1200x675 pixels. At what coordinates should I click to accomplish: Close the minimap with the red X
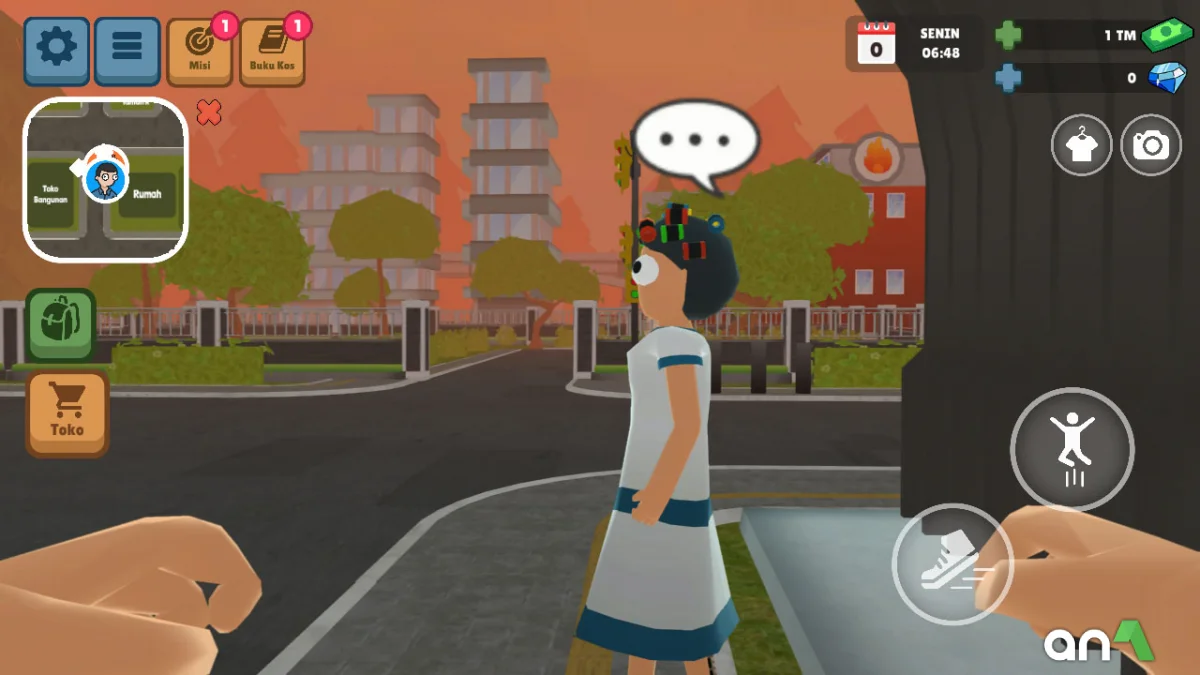pos(209,112)
